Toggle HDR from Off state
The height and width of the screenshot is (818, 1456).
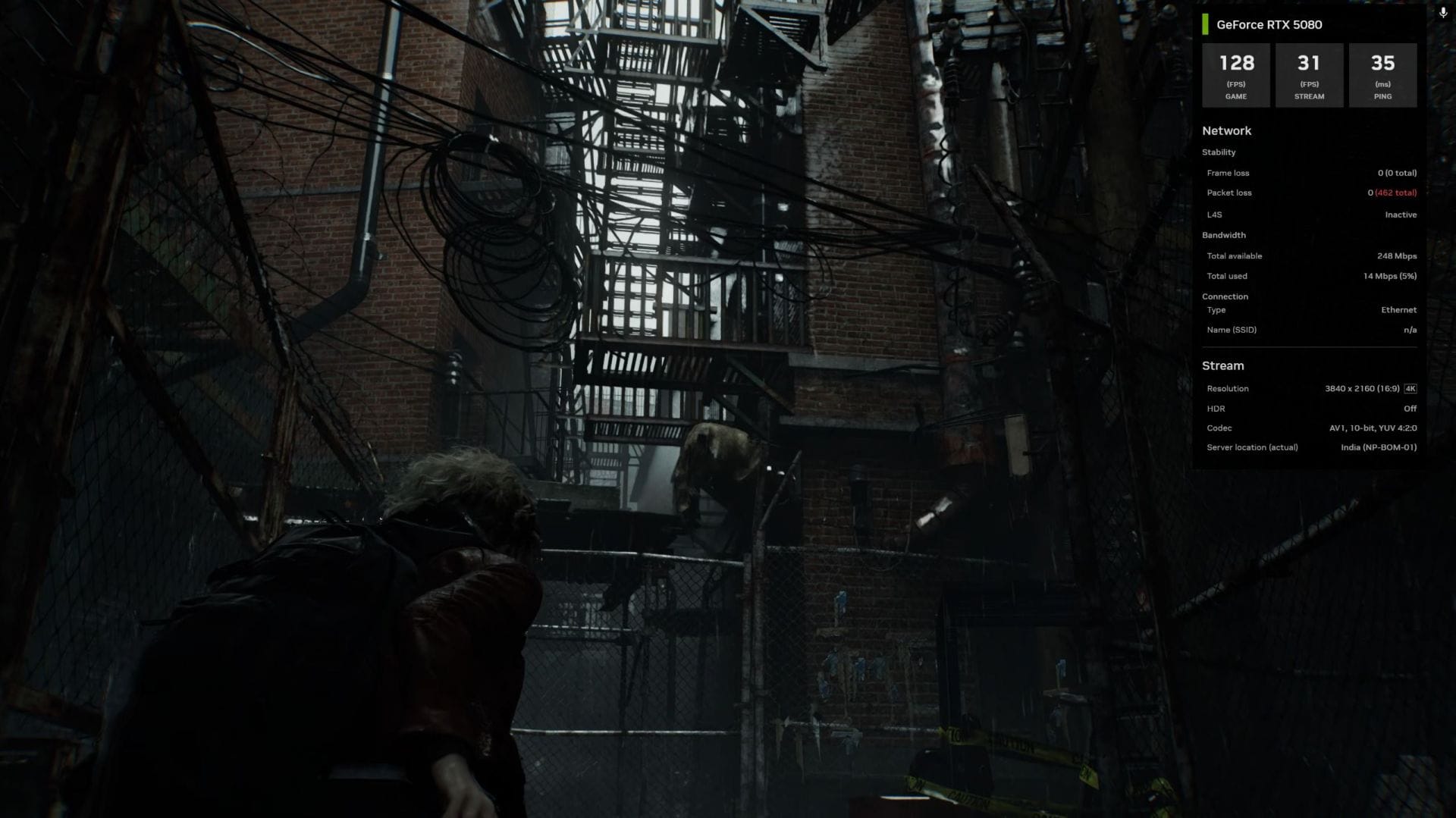1411,409
